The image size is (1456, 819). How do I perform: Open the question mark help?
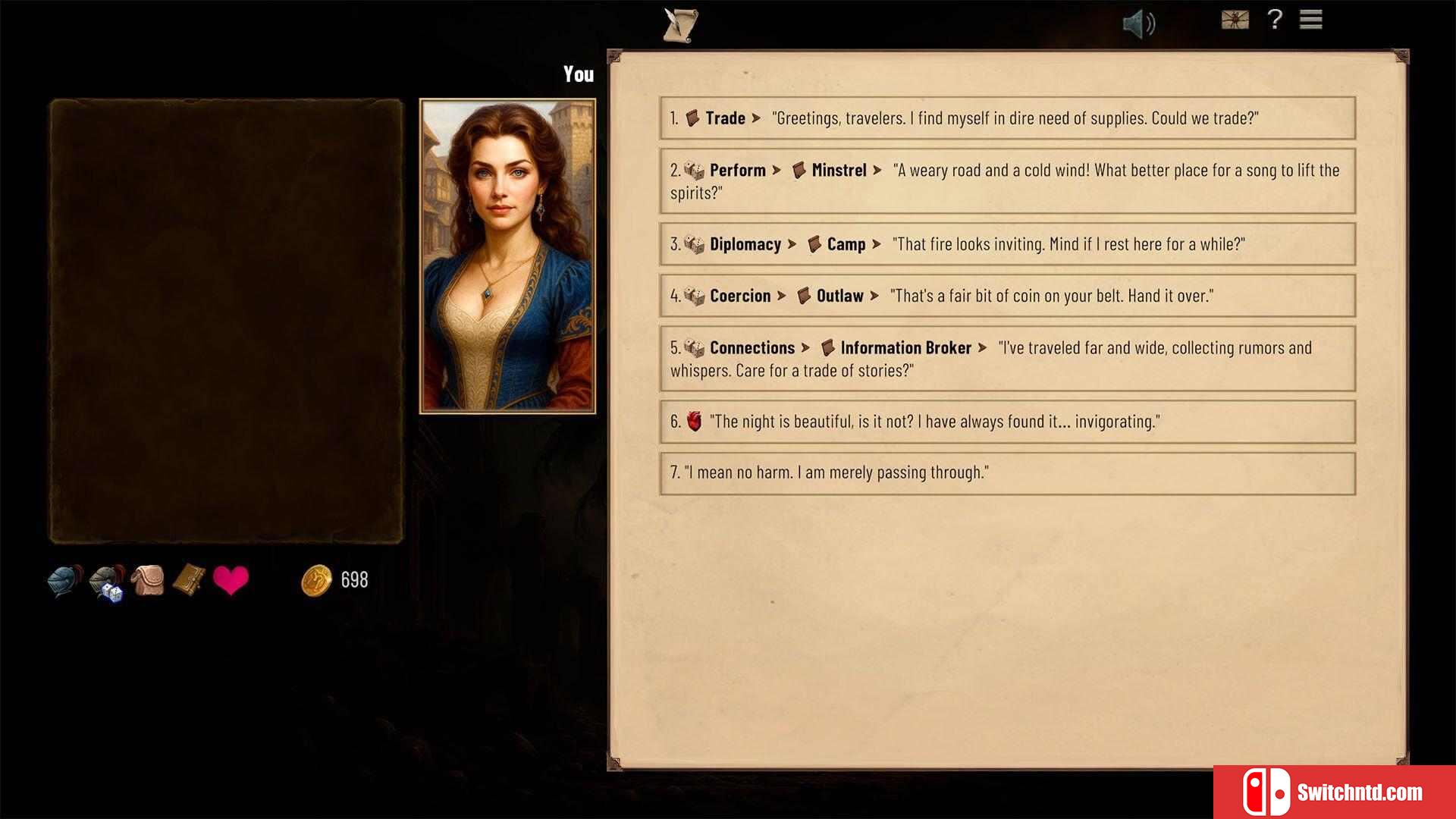coord(1275,20)
